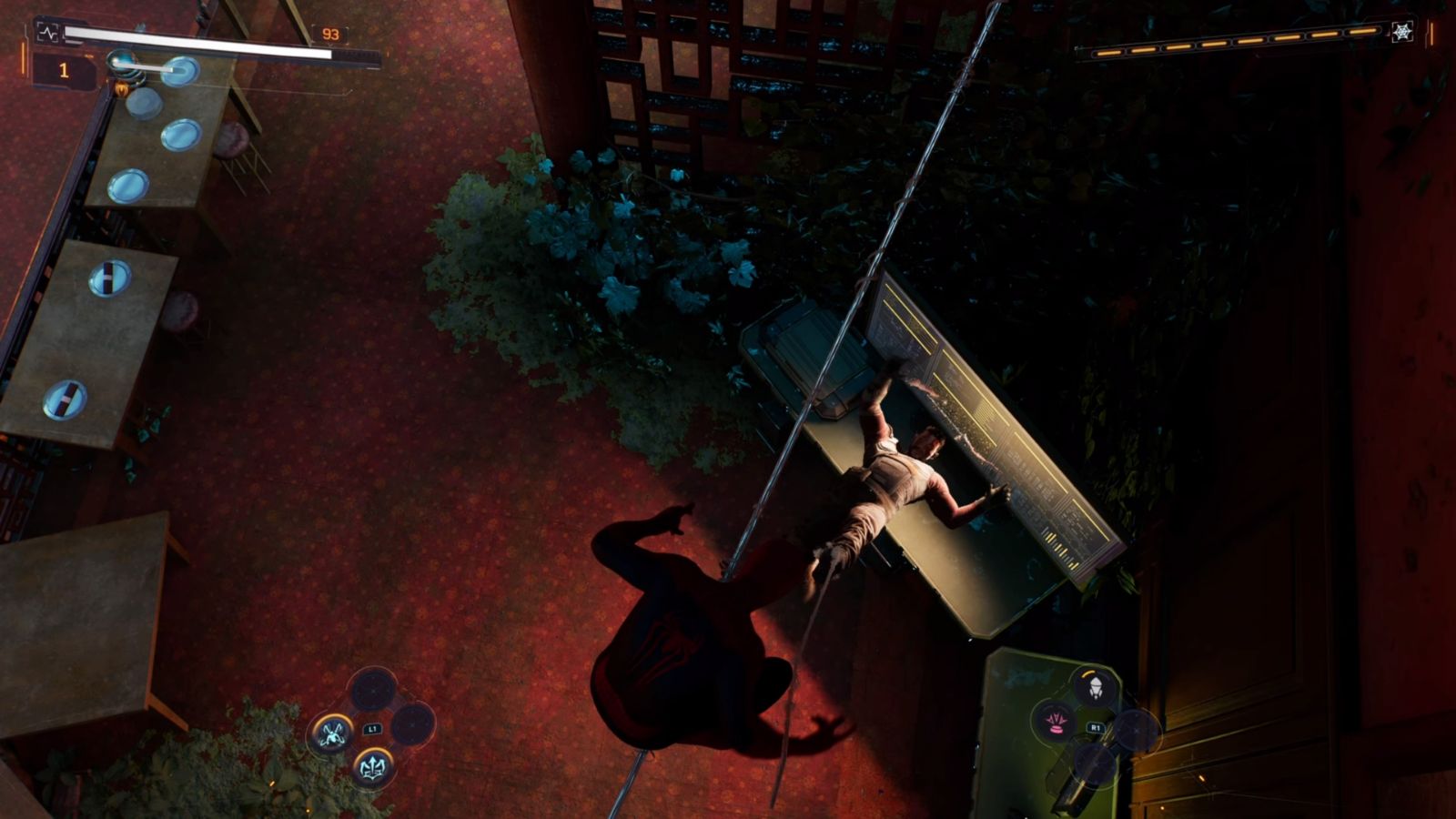Select the empty right slot of the L1 wheel
Viewport: 1456px width, 819px height.
pyautogui.click(x=412, y=724)
